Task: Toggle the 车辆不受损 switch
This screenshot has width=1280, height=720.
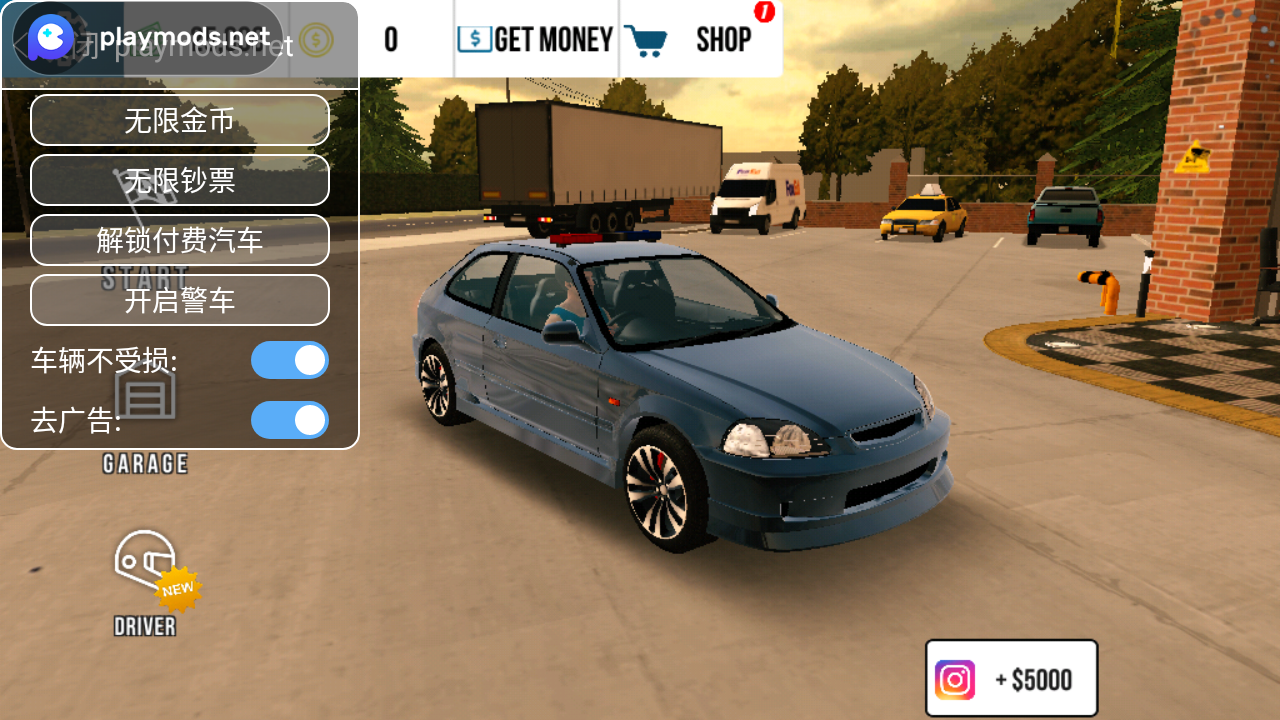Action: click(x=290, y=360)
